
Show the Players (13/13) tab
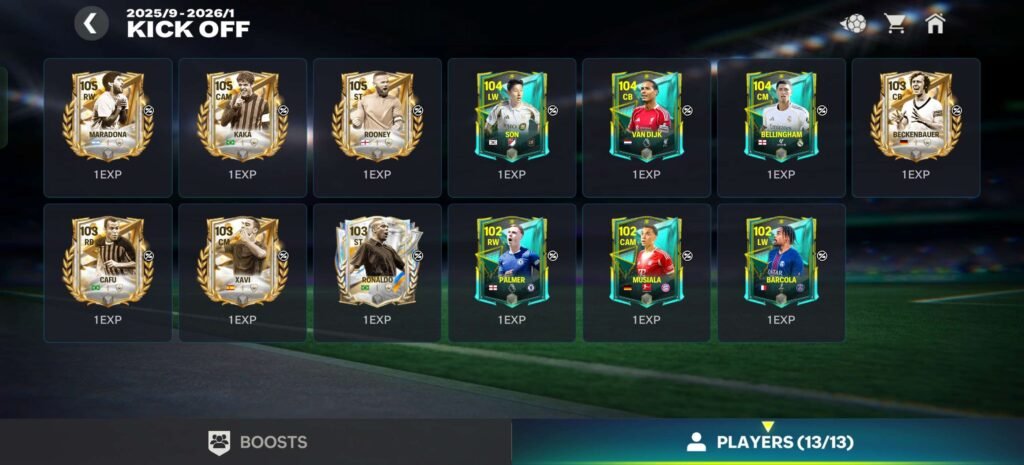click(x=768, y=442)
